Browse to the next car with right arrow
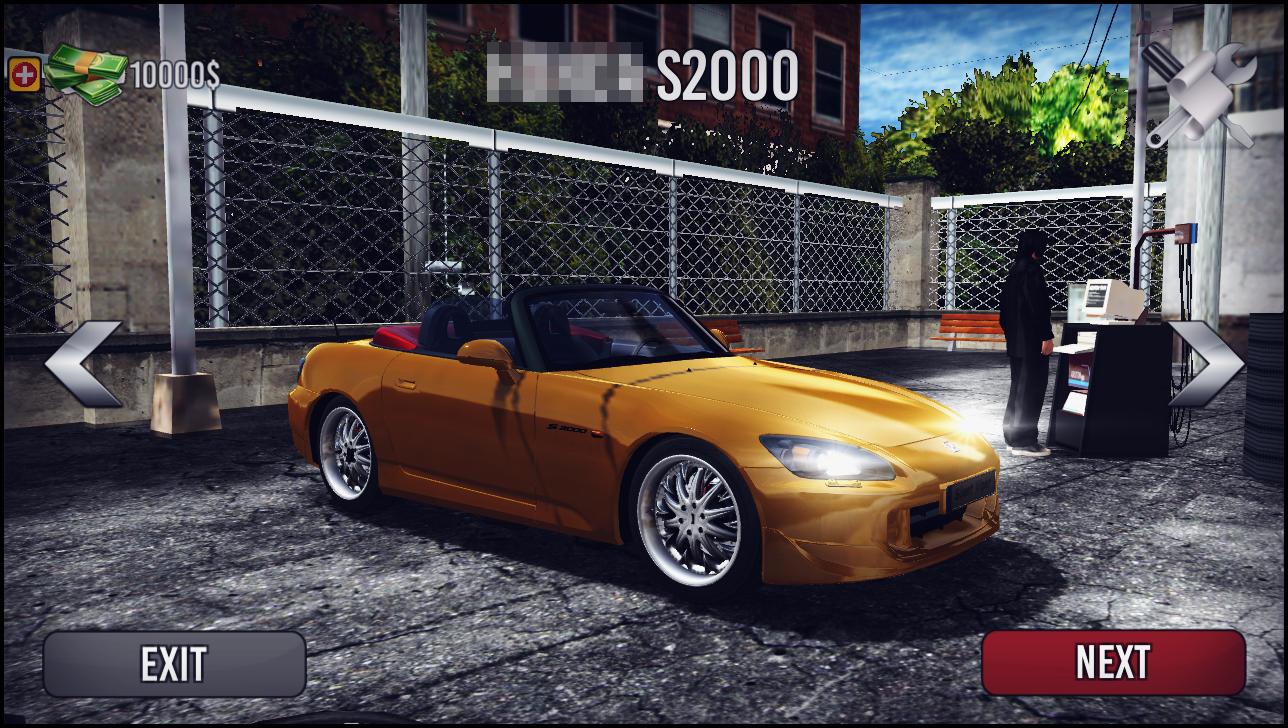 (x=1205, y=364)
